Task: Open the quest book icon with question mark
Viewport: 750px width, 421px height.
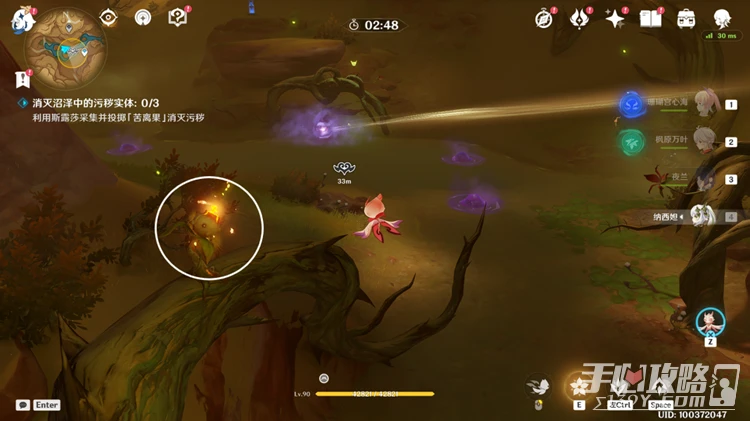Action: (177, 17)
